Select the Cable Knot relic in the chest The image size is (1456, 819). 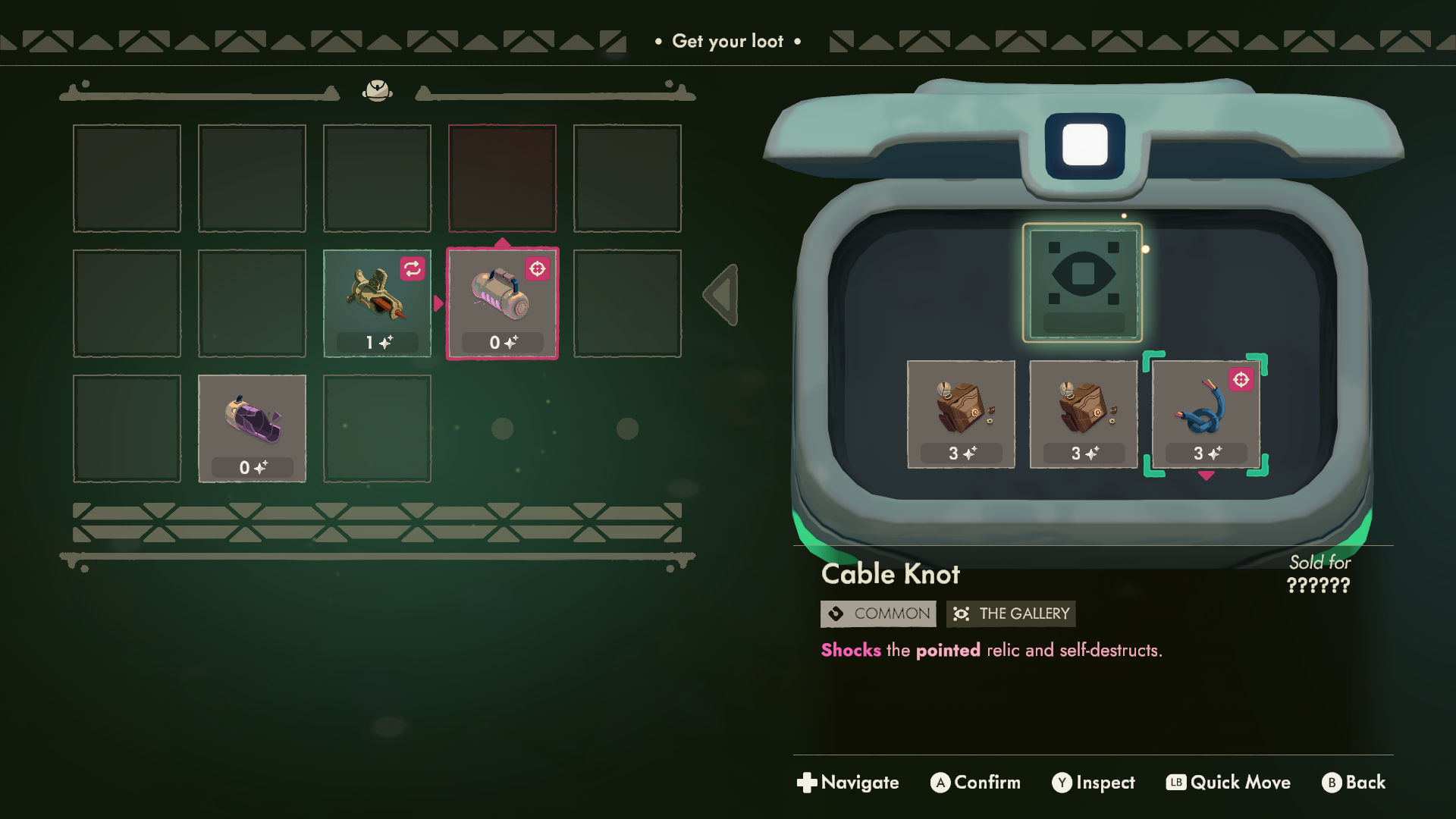(1206, 414)
